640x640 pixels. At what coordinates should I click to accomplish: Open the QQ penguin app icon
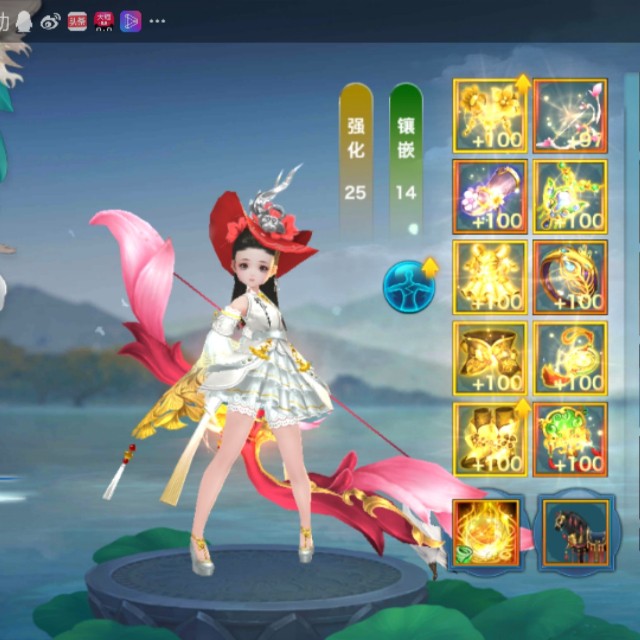tap(25, 21)
